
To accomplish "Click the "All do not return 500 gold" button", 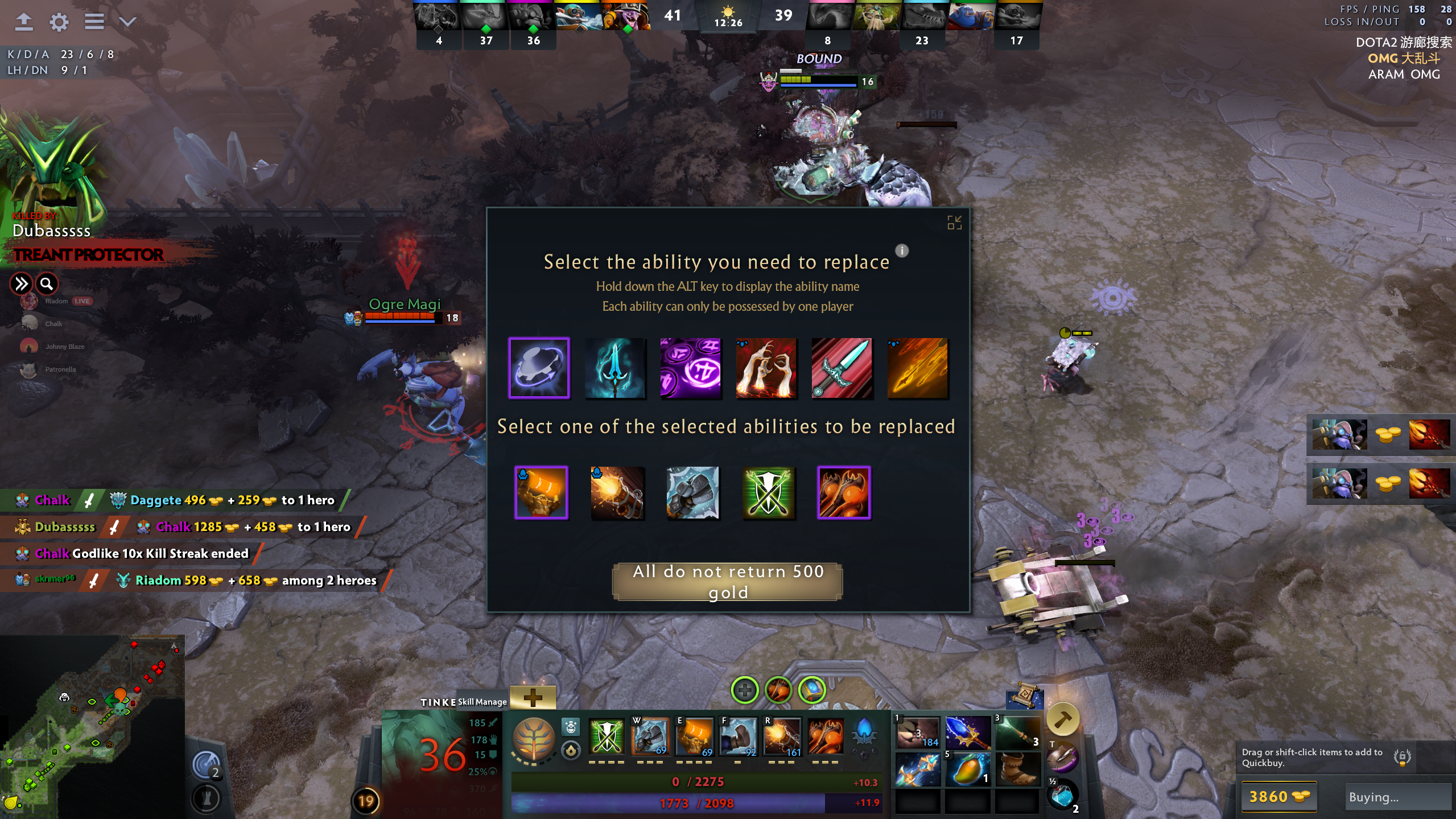I will click(x=727, y=581).
